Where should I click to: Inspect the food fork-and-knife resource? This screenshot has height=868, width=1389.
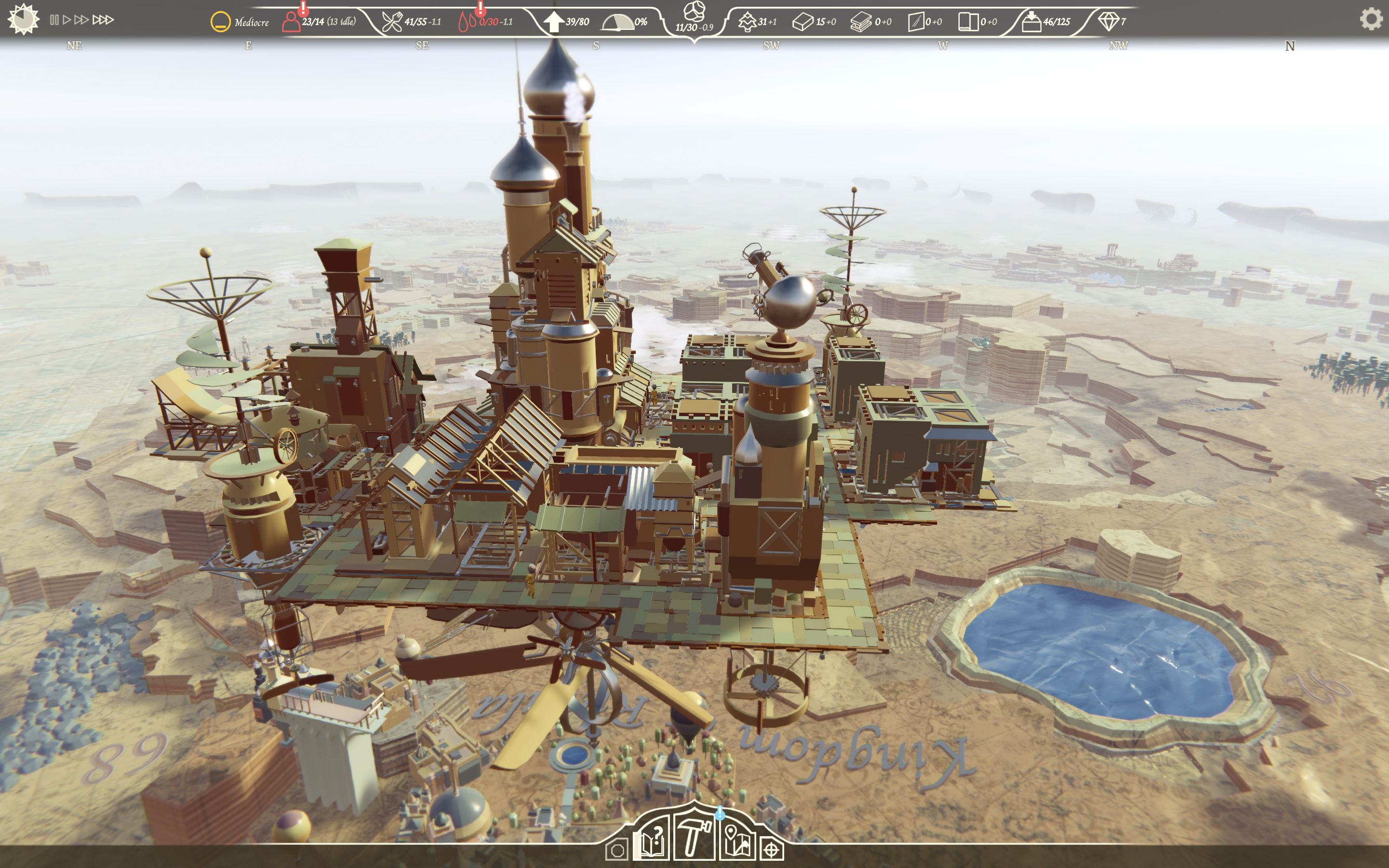click(x=392, y=22)
